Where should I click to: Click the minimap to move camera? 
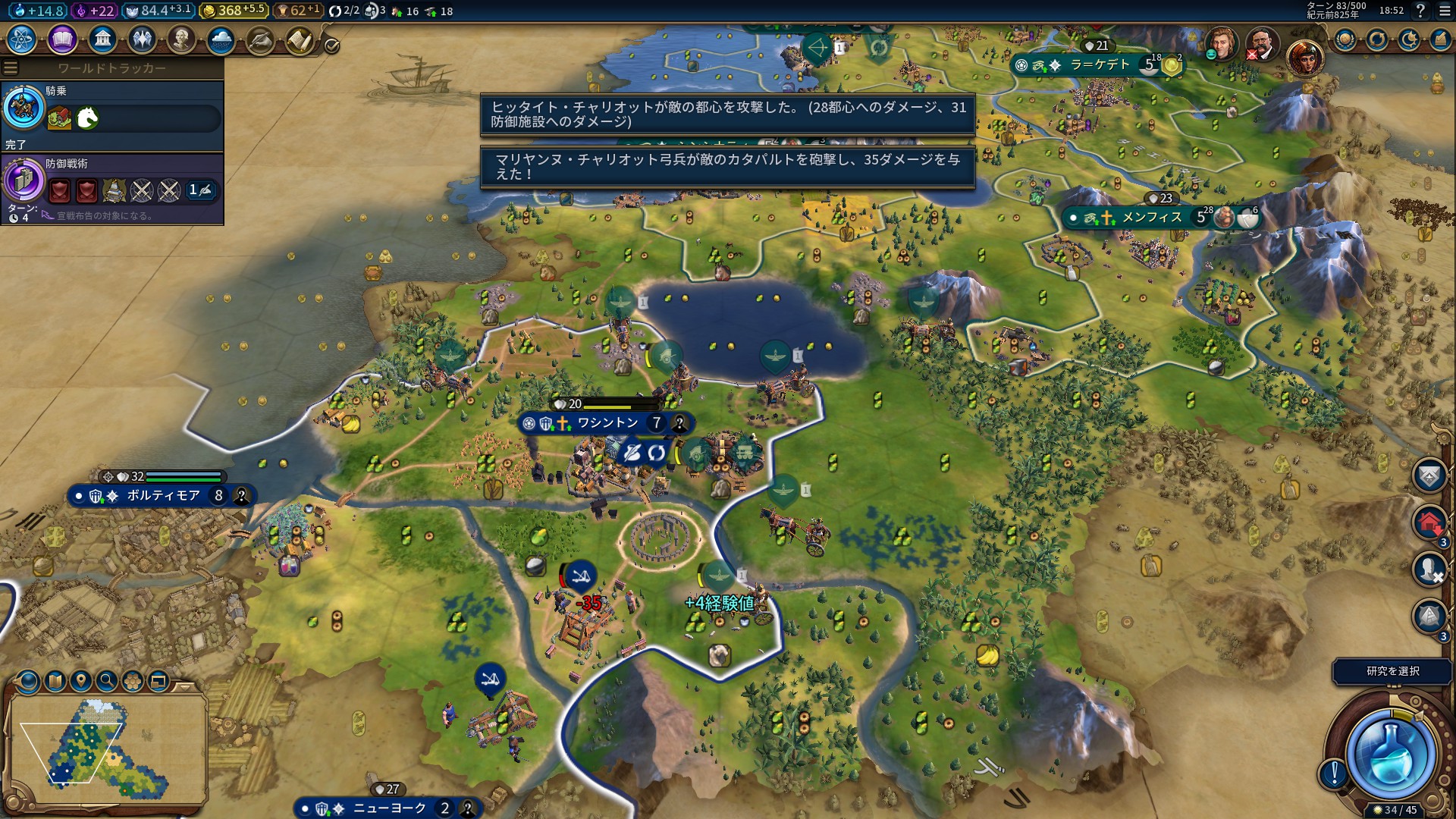point(106,747)
